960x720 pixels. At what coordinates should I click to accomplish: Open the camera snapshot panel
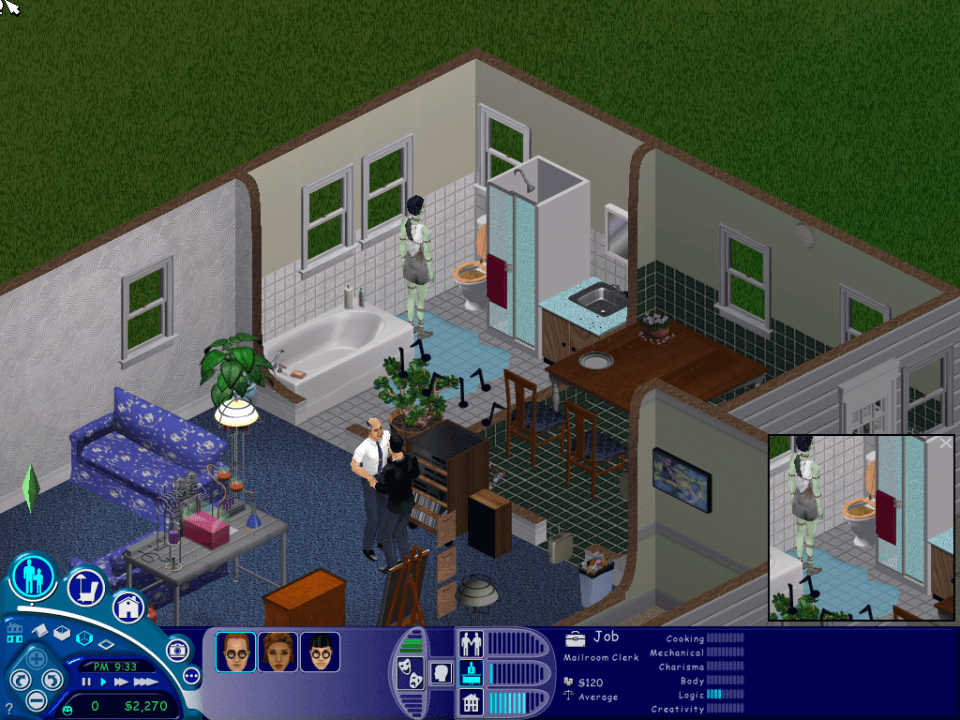178,650
